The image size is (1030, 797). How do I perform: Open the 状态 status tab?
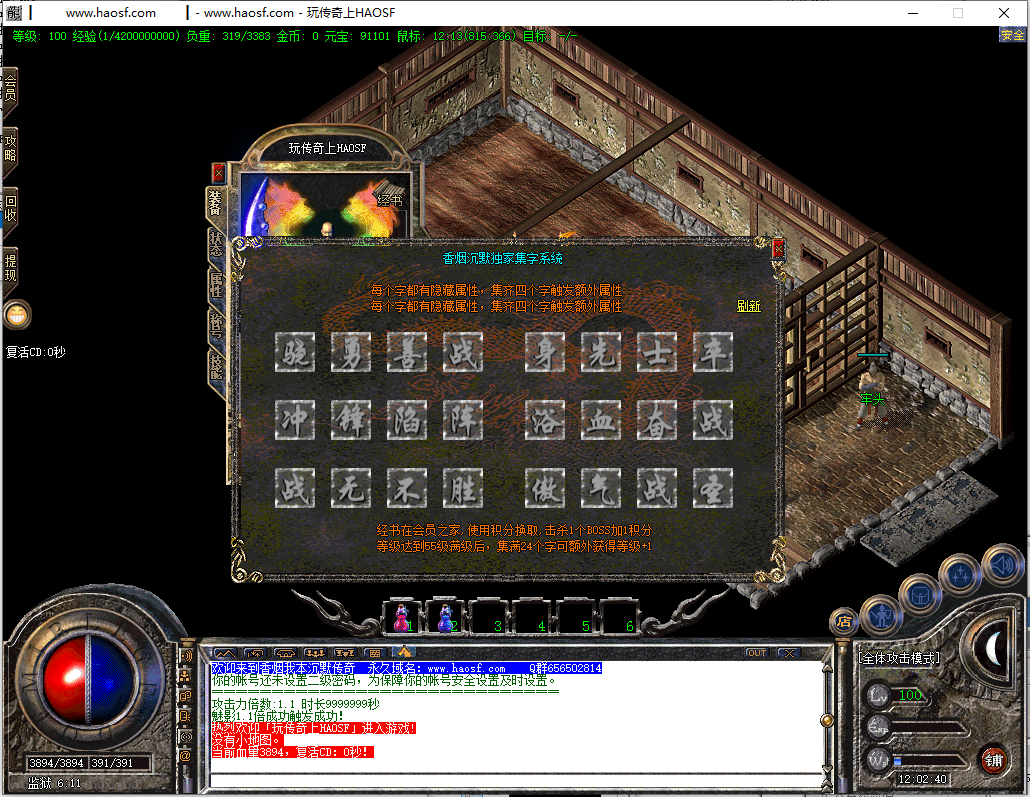tap(216, 244)
